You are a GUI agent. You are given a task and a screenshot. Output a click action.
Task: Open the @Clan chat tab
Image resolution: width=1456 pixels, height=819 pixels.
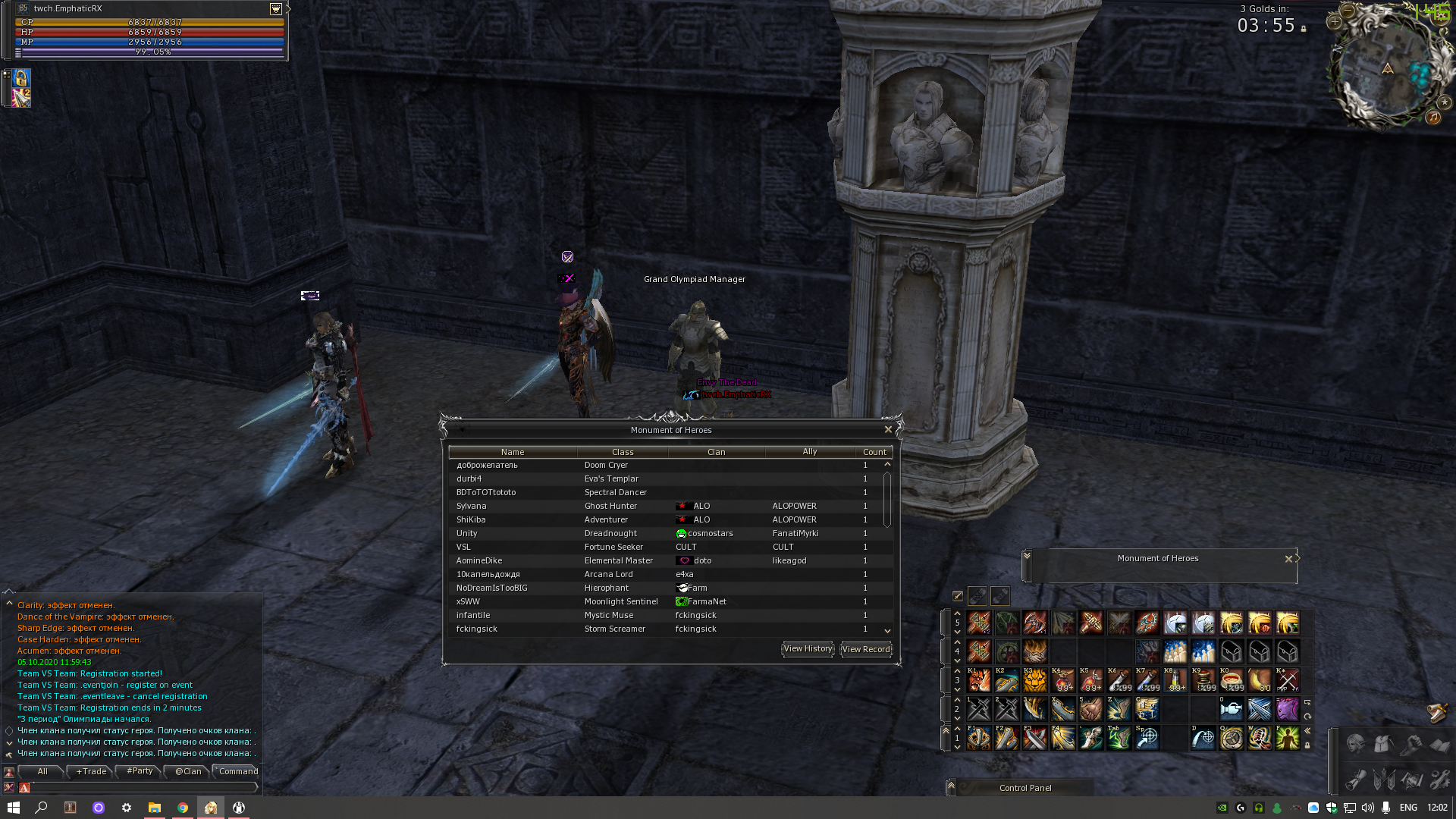188,771
